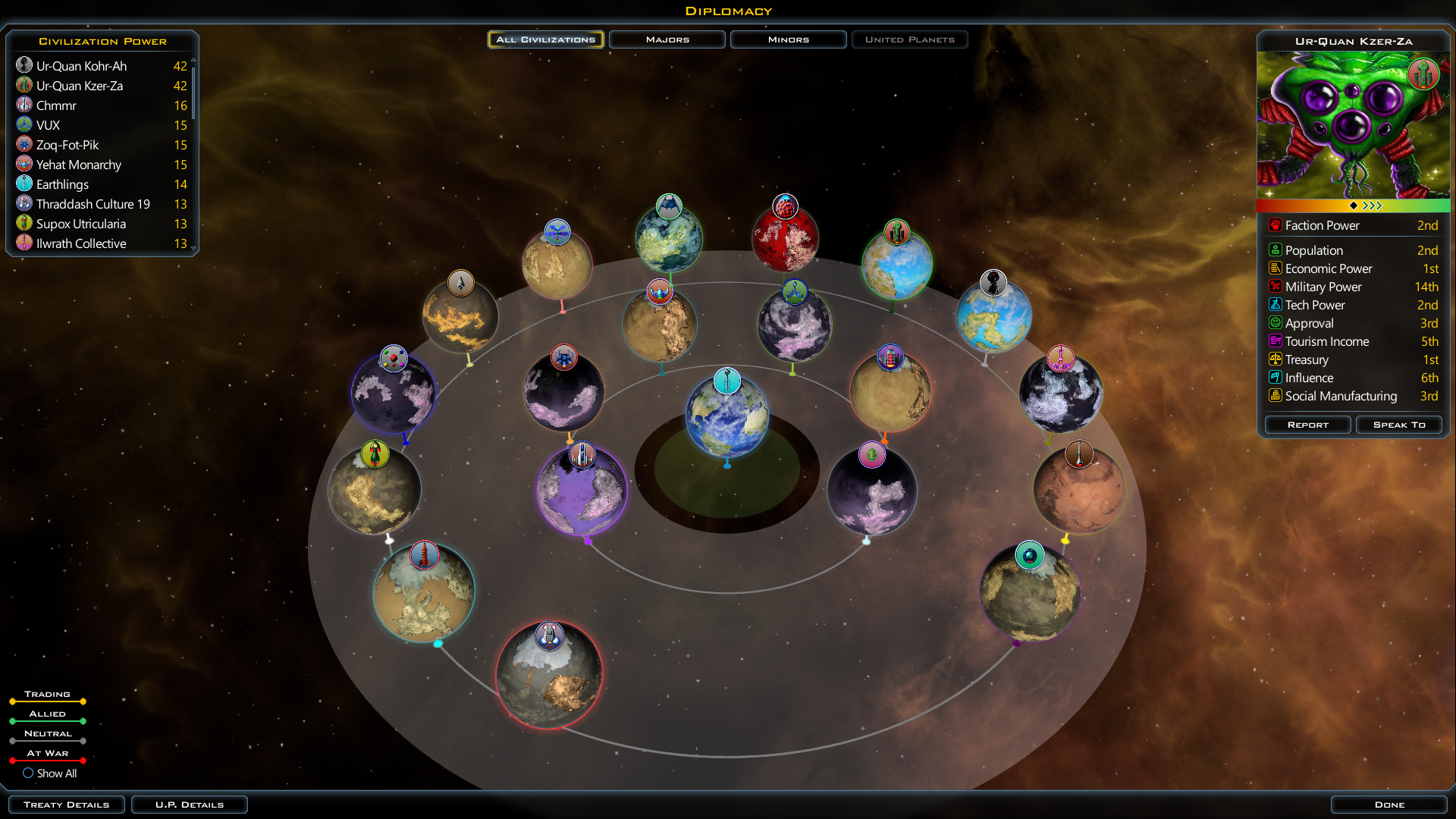1456x819 pixels.
Task: Toggle the Show All relations option
Action: (28, 773)
